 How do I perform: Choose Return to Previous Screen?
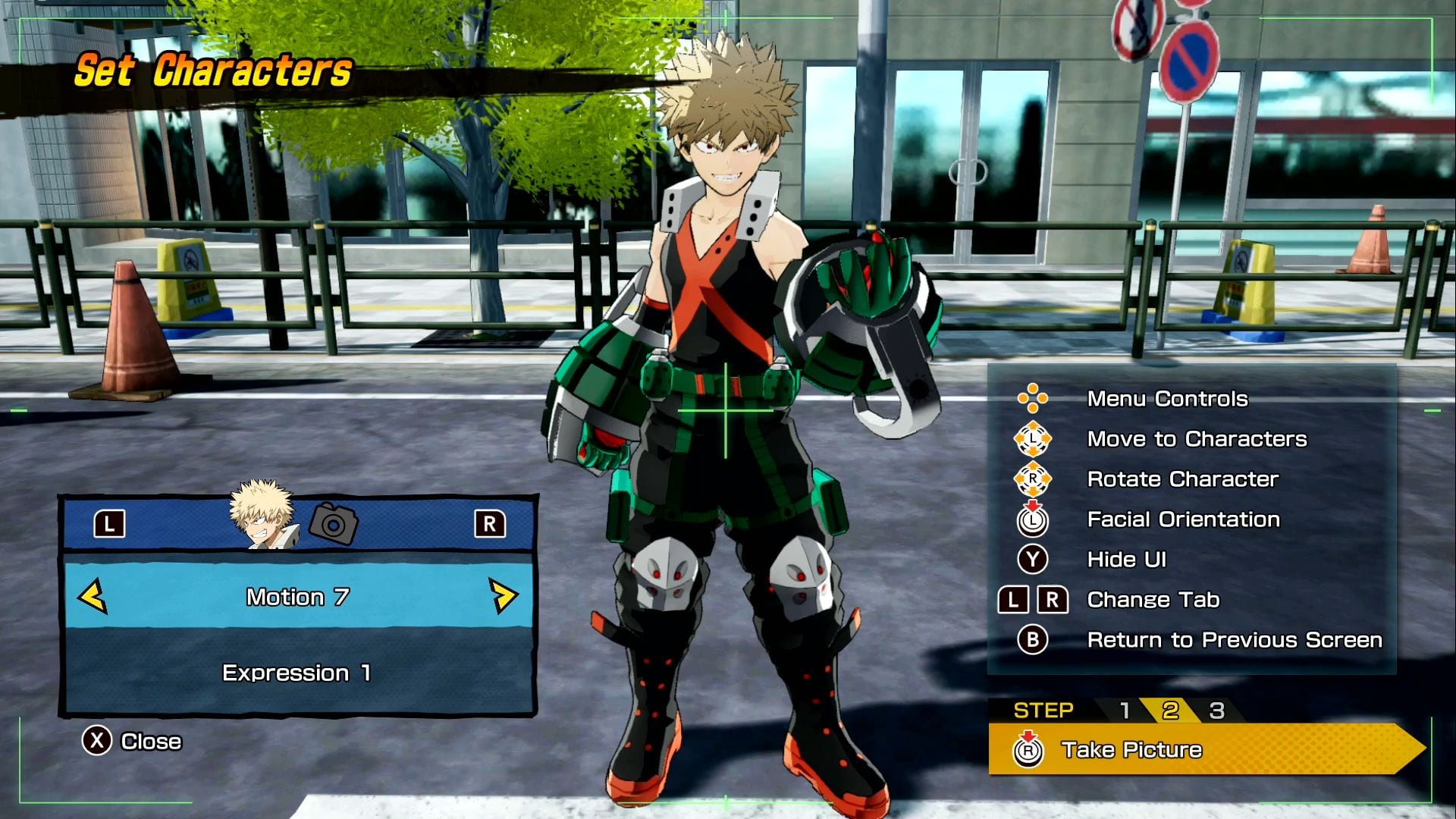click(1234, 640)
